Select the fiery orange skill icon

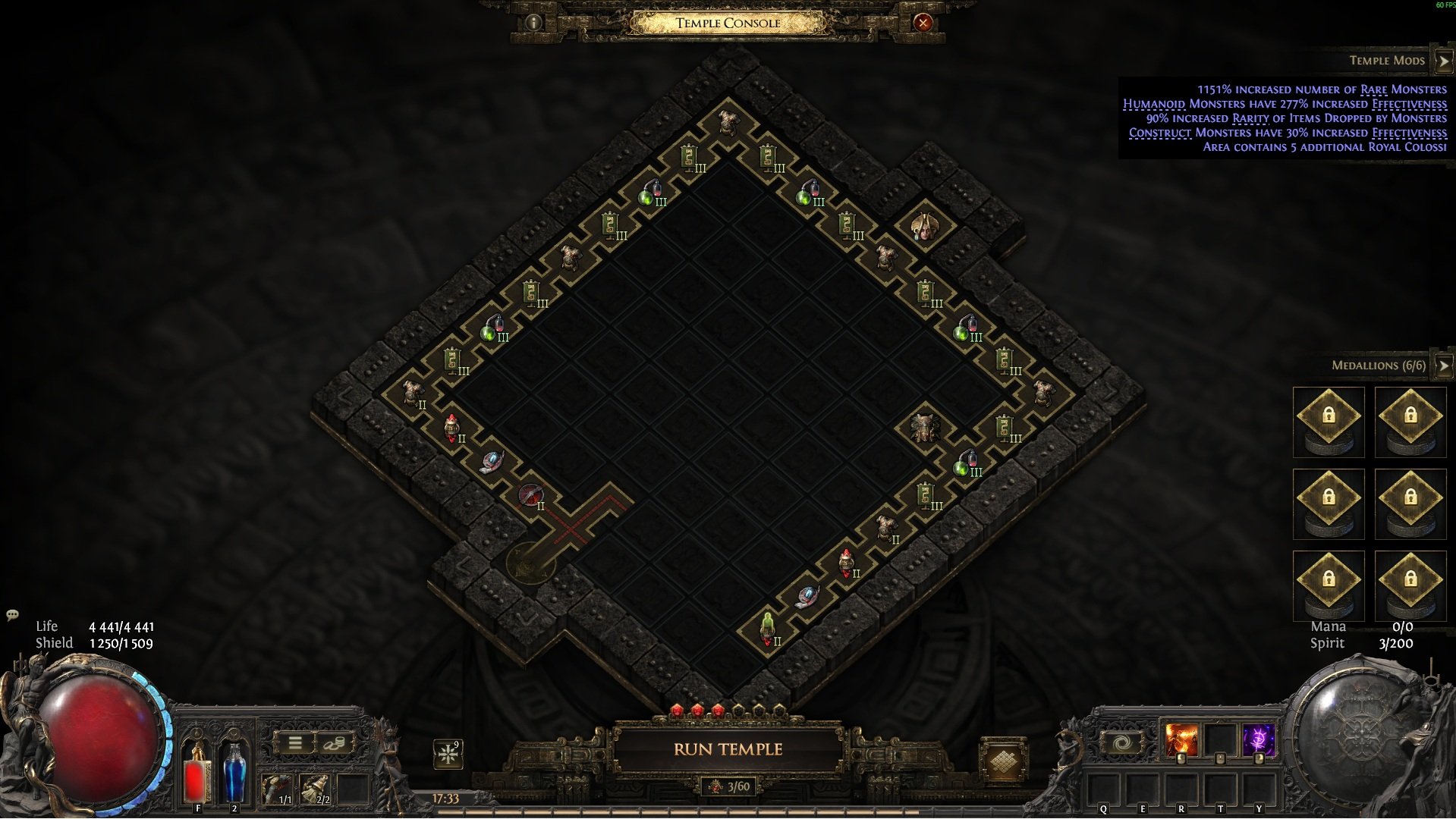pyautogui.click(x=1181, y=740)
